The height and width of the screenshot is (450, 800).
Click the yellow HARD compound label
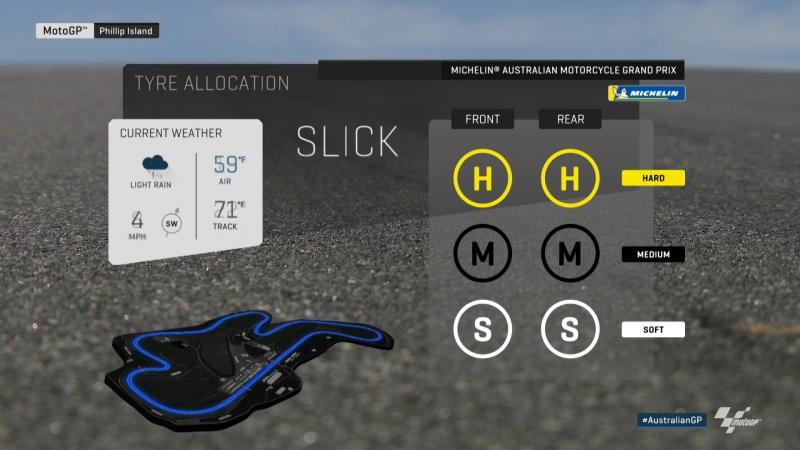pyautogui.click(x=653, y=179)
